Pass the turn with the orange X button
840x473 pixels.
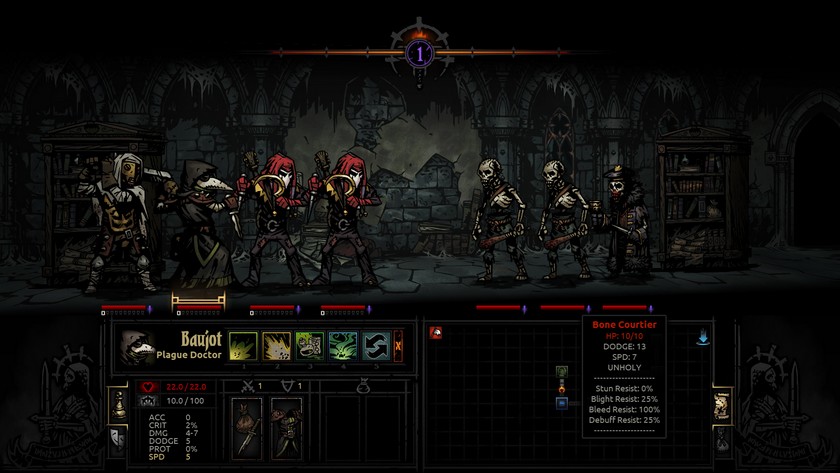[399, 346]
